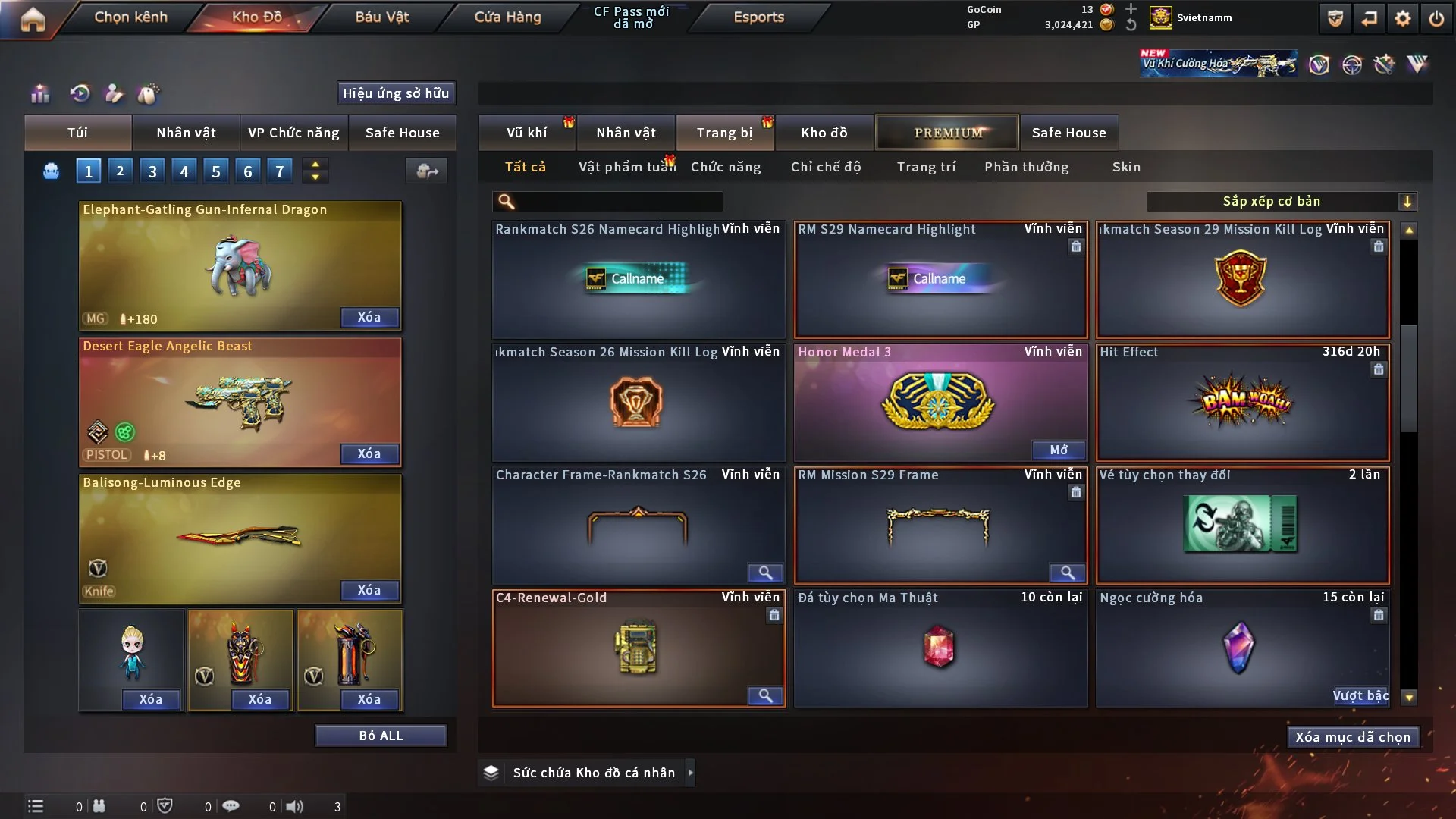The width and height of the screenshot is (1456, 819).
Task: Open settings gear icon
Action: pos(1402,19)
